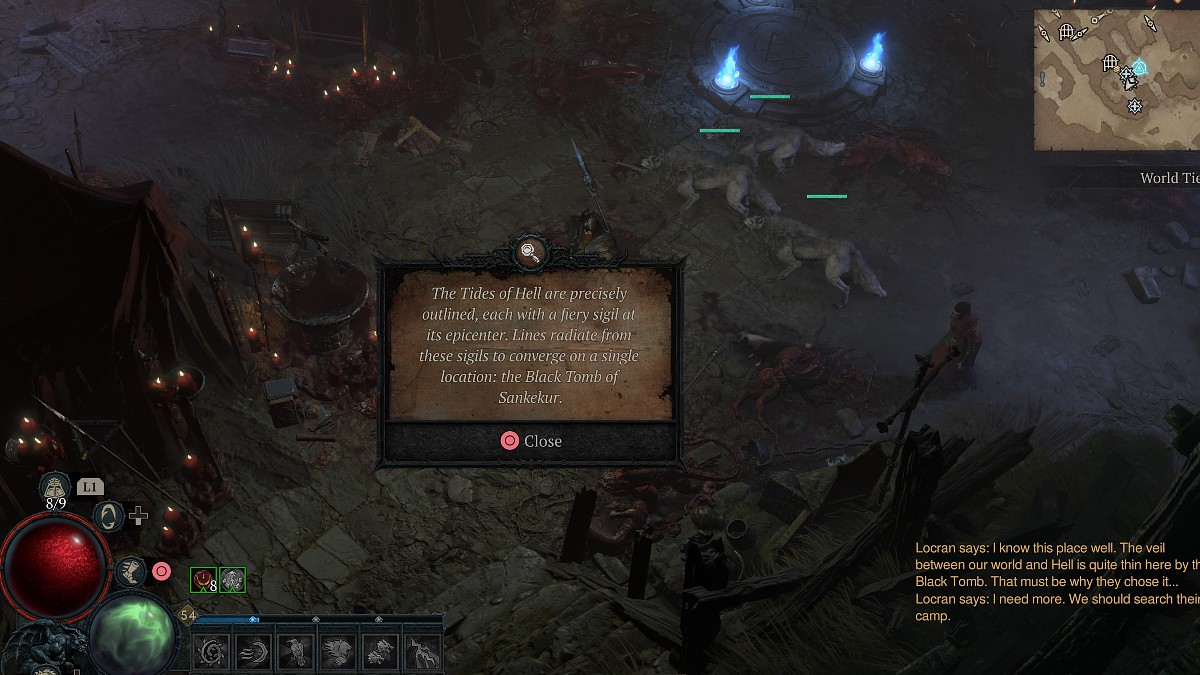Select the glowing blue triangle minimap marker
Image resolution: width=1200 pixels, height=675 pixels.
[x=1140, y=68]
